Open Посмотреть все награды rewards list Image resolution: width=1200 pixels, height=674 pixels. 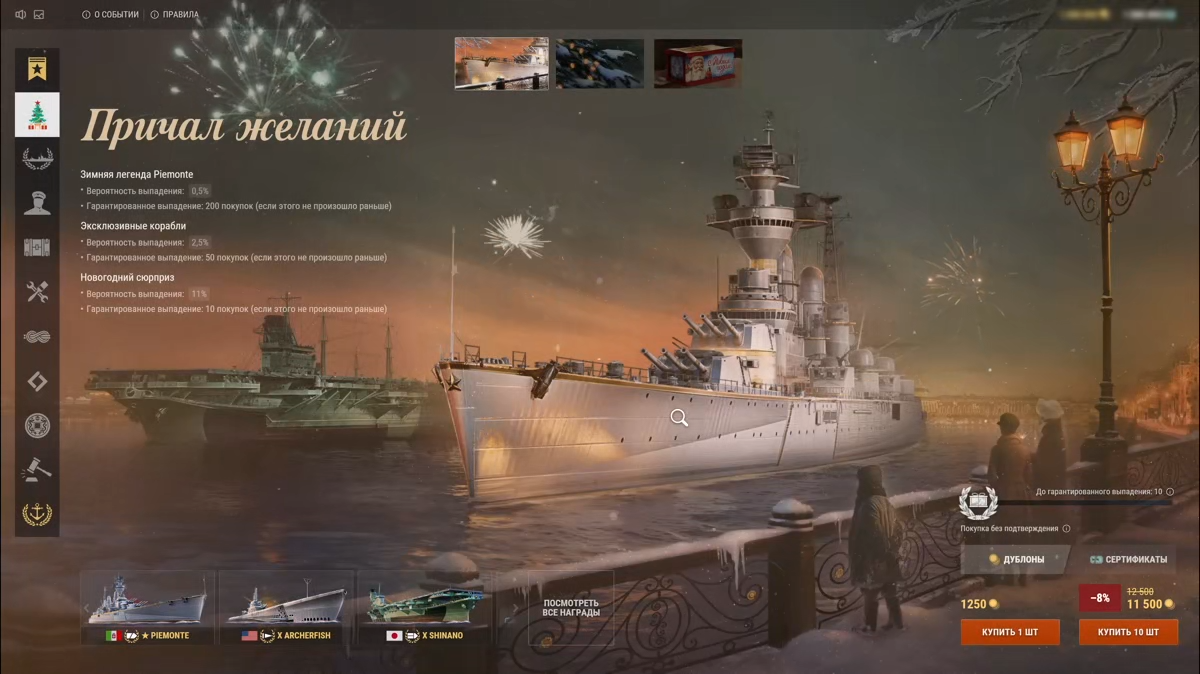point(571,608)
